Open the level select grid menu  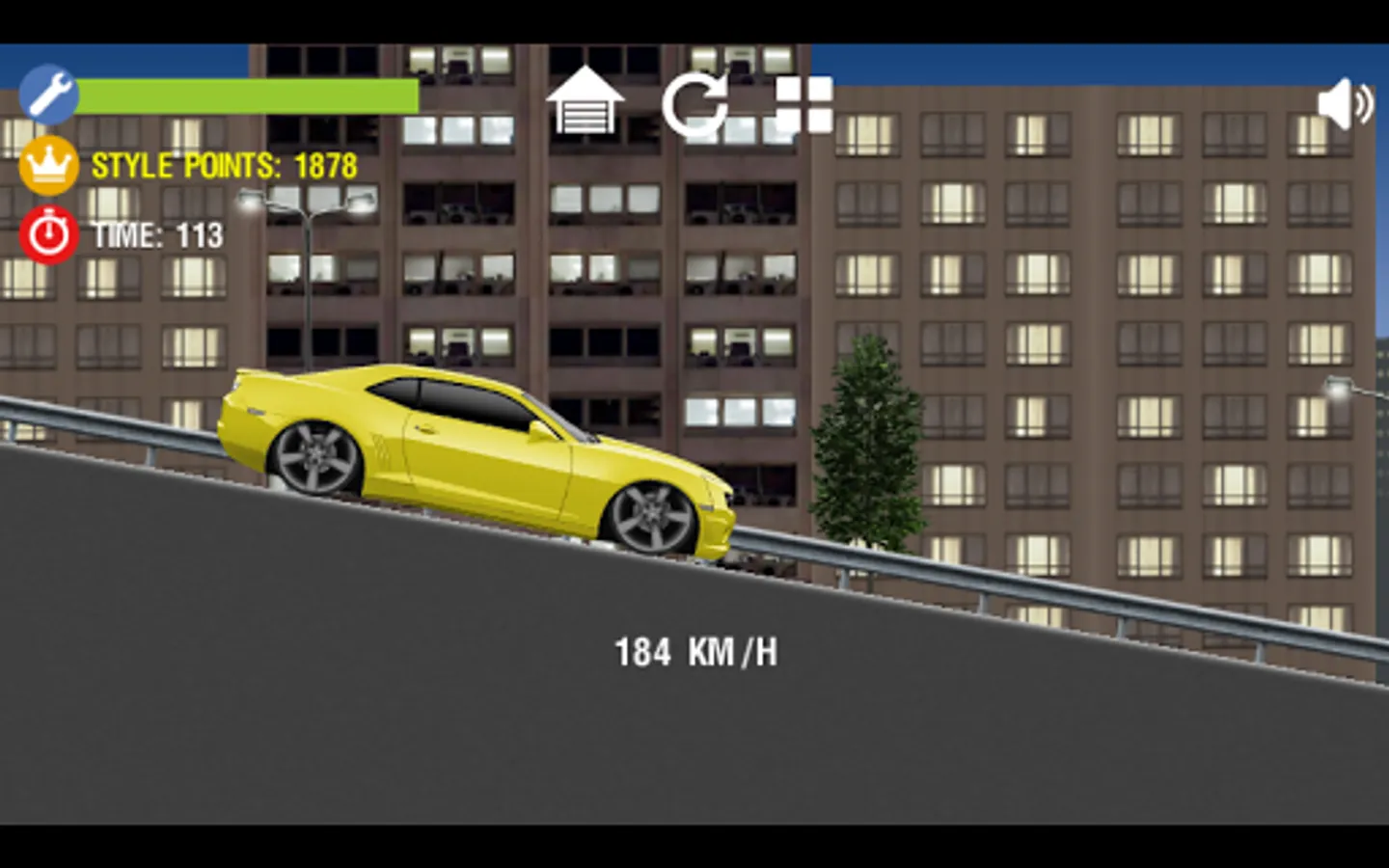[x=803, y=104]
